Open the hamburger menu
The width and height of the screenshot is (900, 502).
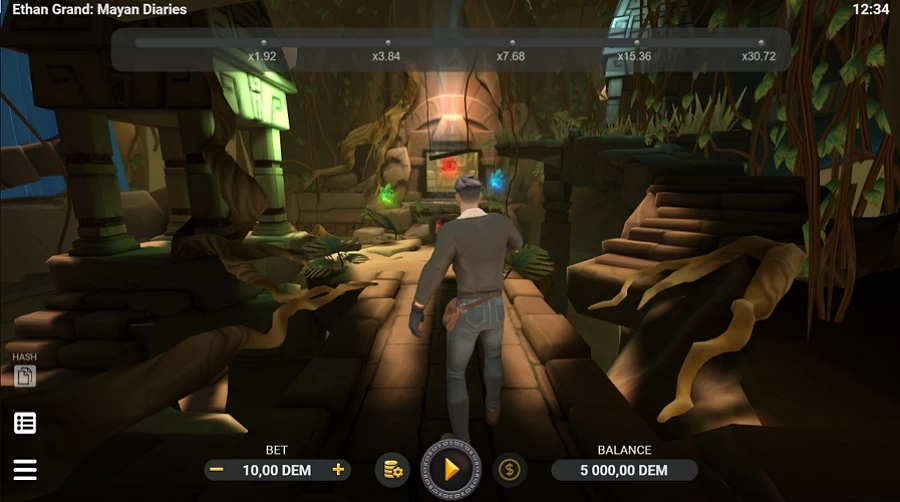click(25, 469)
